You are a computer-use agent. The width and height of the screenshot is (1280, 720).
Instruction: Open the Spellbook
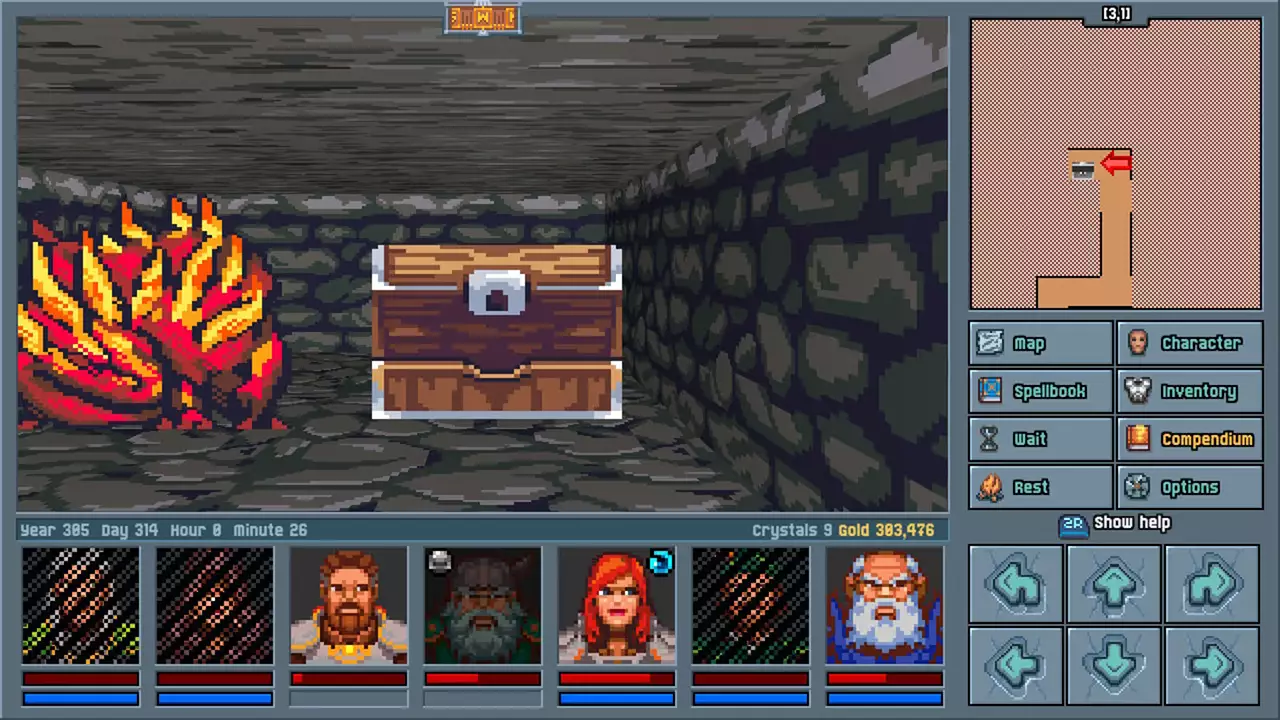1040,391
